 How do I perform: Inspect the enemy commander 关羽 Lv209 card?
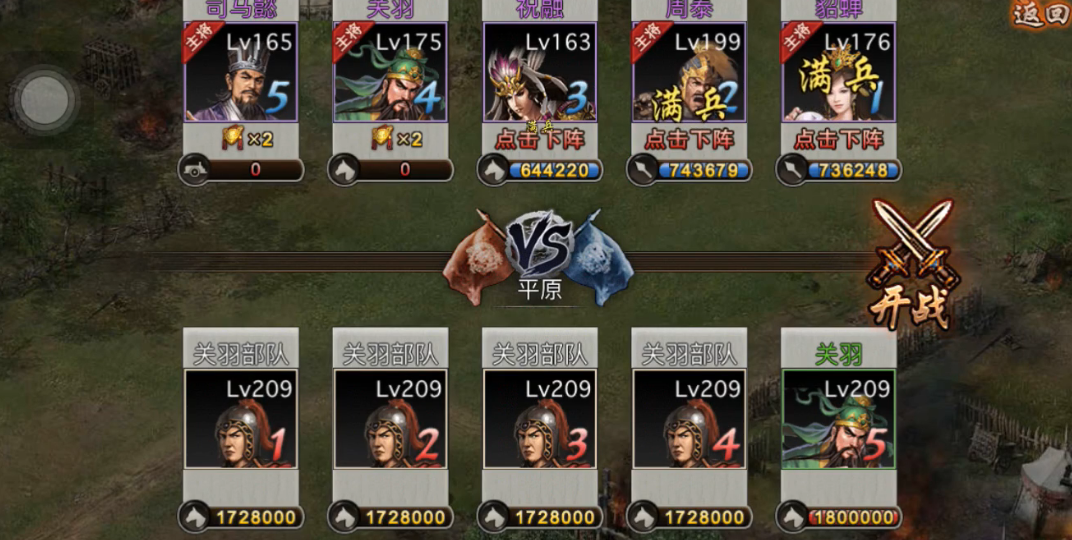838,419
